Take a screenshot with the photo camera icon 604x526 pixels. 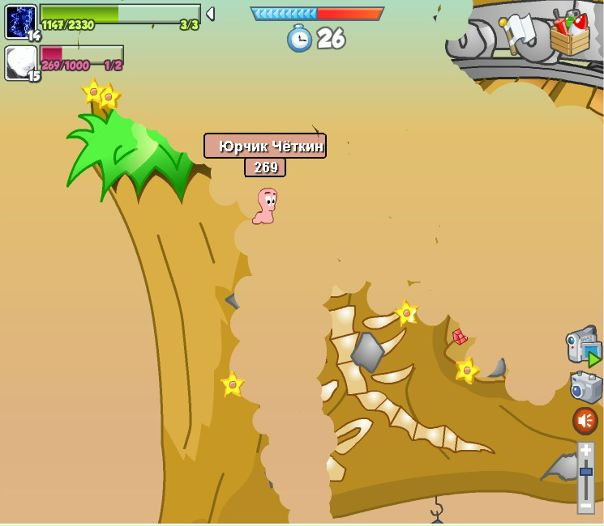click(x=585, y=387)
